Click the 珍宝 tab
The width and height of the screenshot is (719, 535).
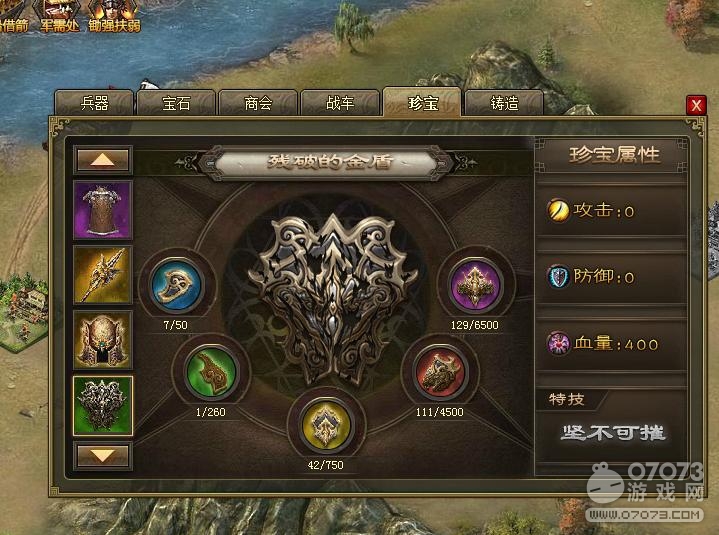click(x=422, y=103)
